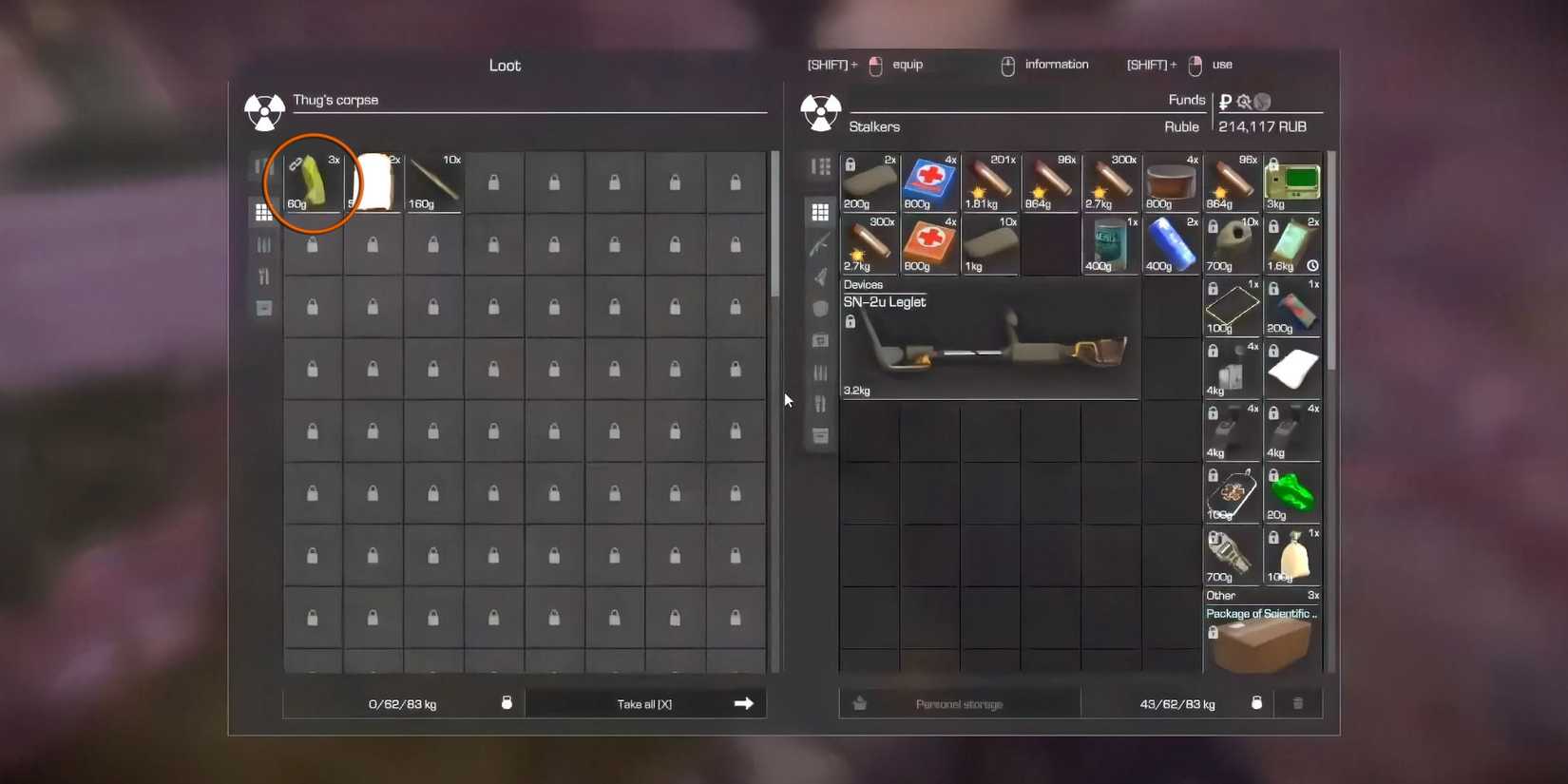Select the containers filter at the sidebar bottom
Viewport: 1568px width, 784px height.
click(820, 434)
